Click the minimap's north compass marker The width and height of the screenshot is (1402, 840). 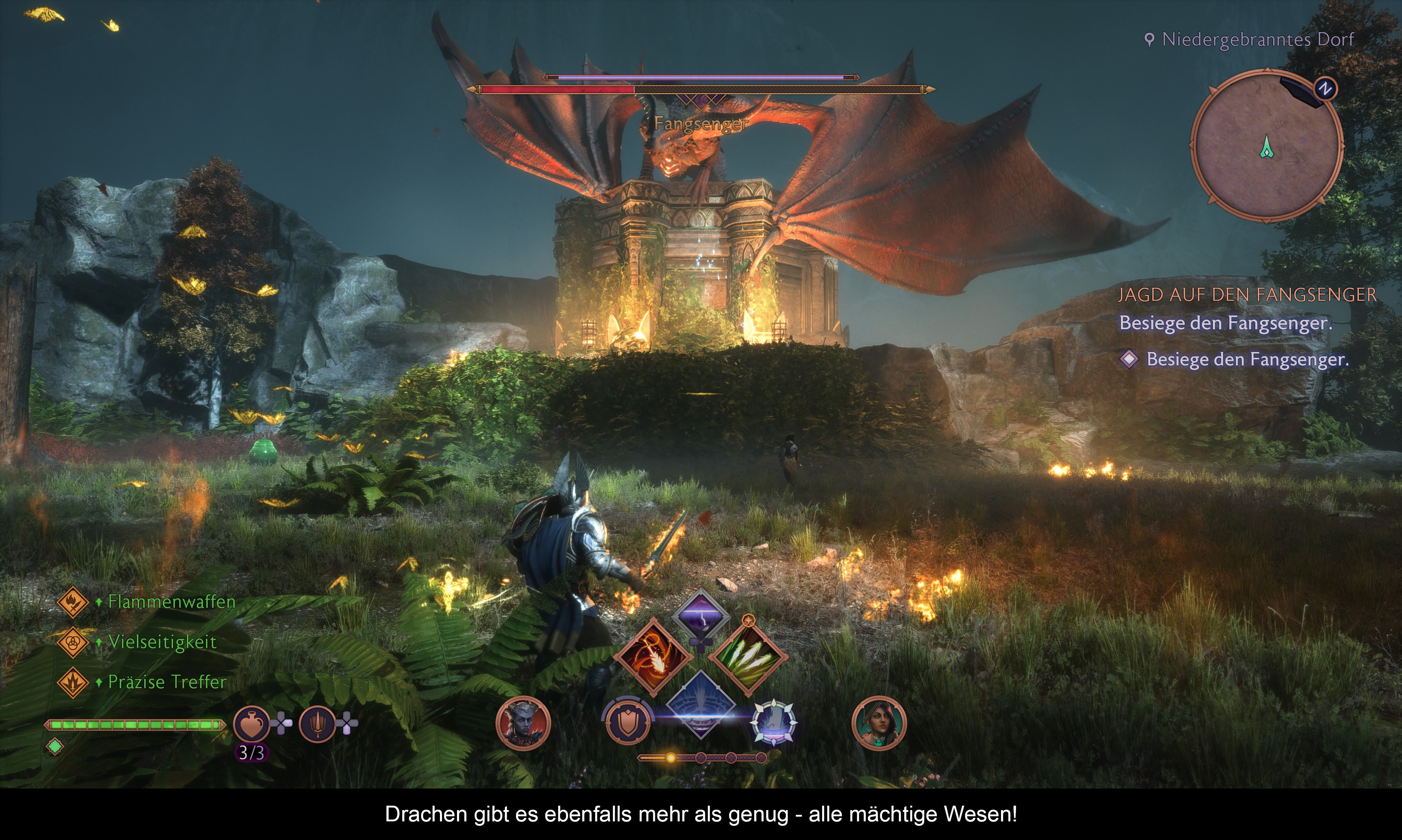[1325, 89]
